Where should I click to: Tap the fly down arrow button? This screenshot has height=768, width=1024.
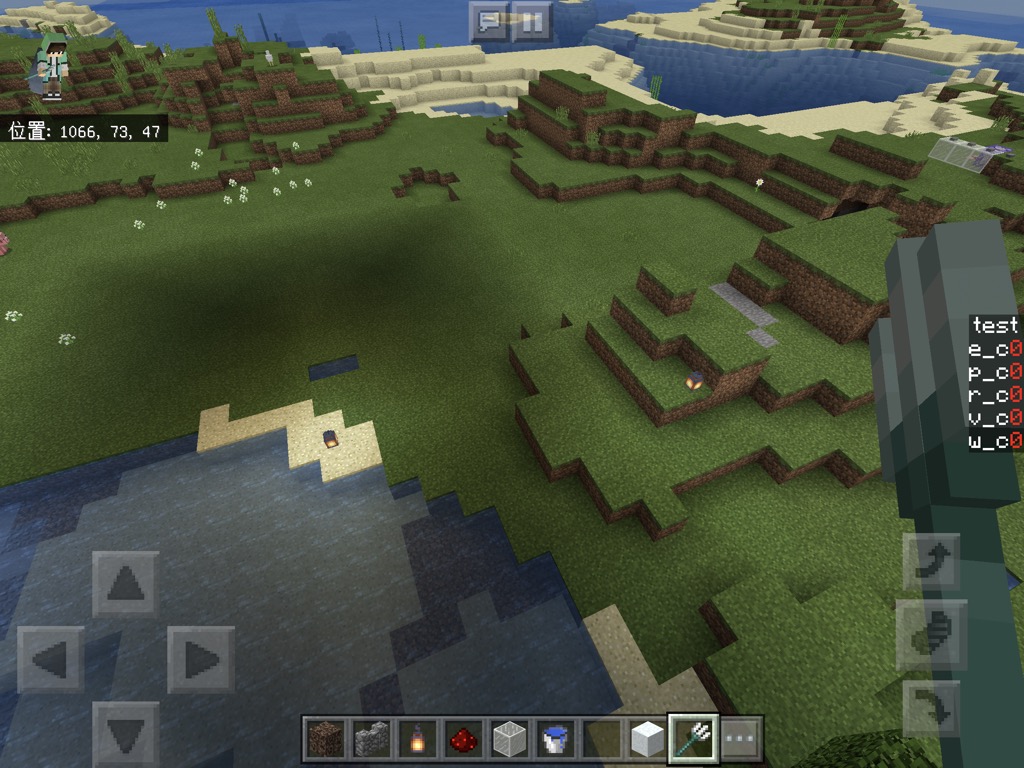click(x=931, y=708)
